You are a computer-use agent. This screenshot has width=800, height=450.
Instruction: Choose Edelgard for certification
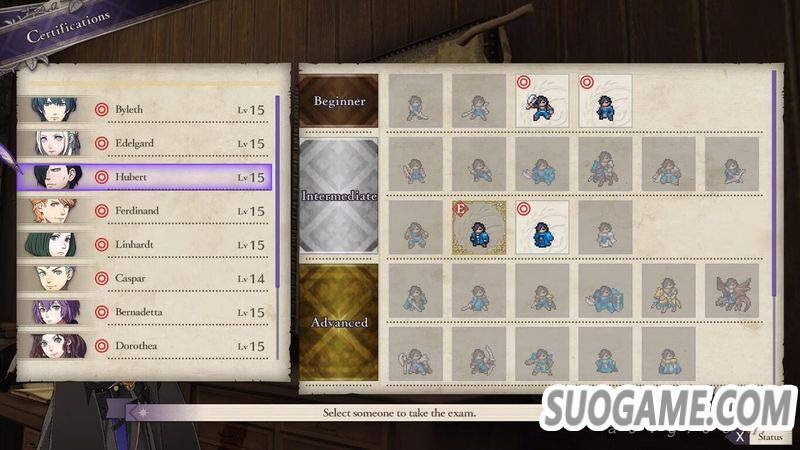click(x=150, y=144)
